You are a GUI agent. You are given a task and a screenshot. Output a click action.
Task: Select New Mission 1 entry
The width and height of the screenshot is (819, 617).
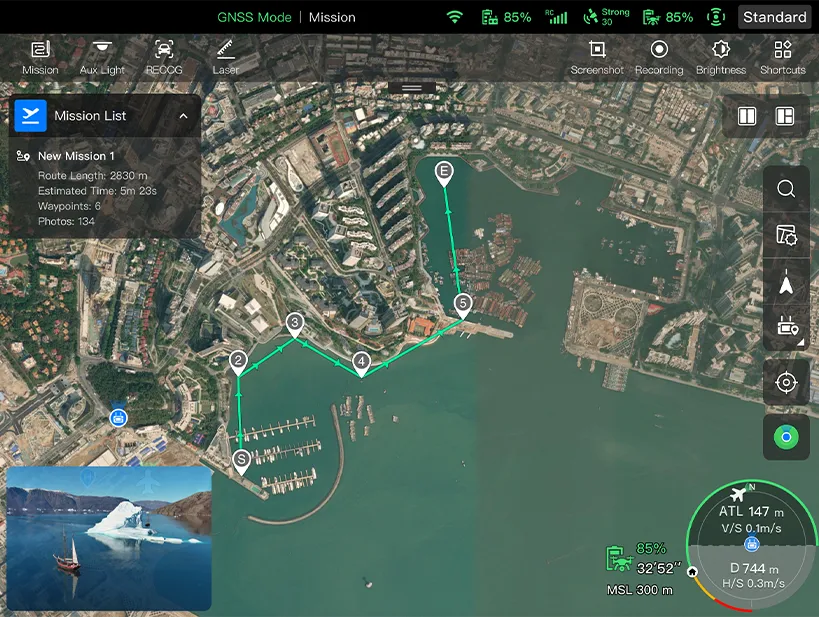[x=77, y=156]
